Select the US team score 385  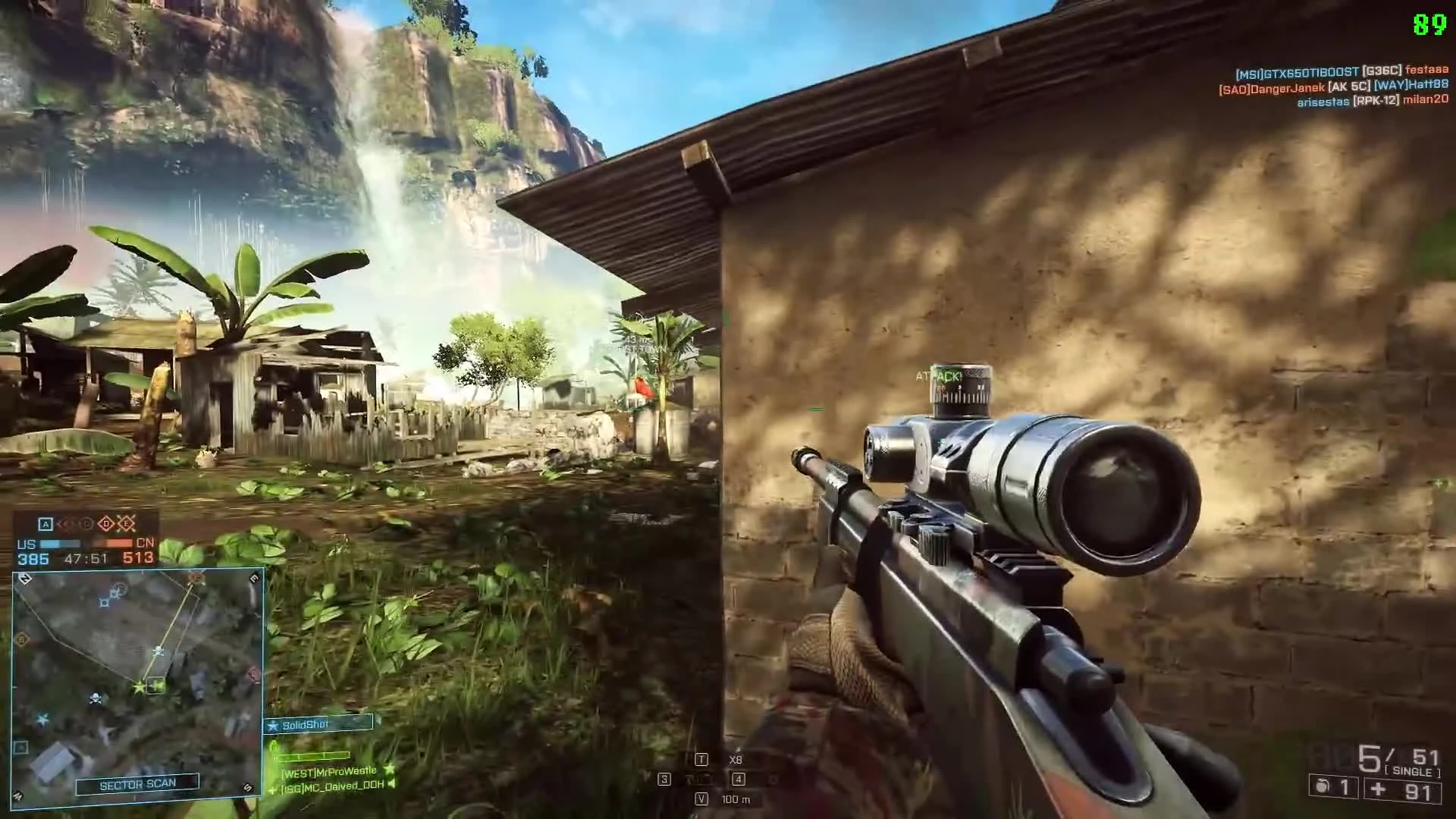[x=34, y=557]
